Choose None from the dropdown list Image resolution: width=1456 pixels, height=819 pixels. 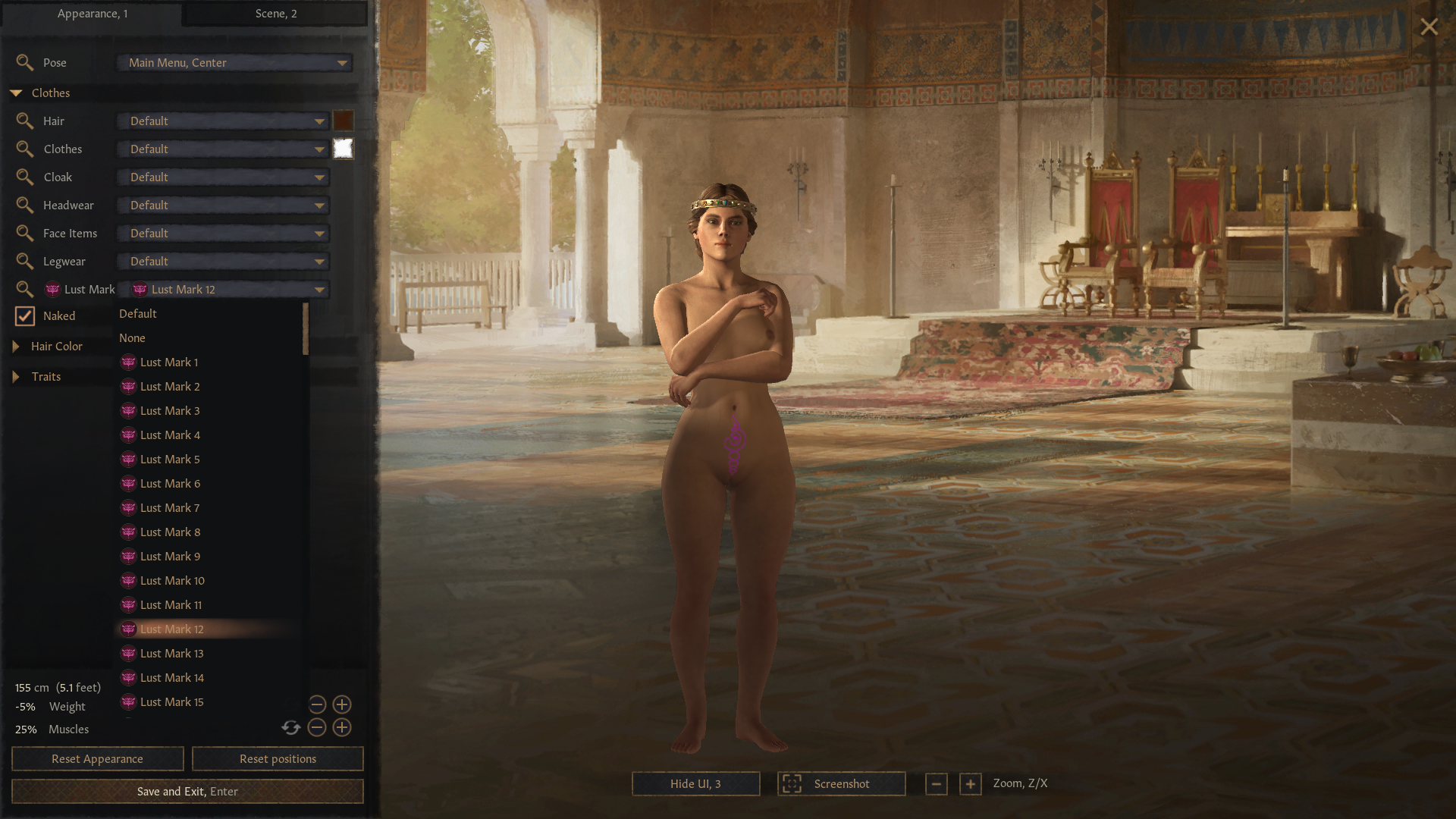(132, 338)
